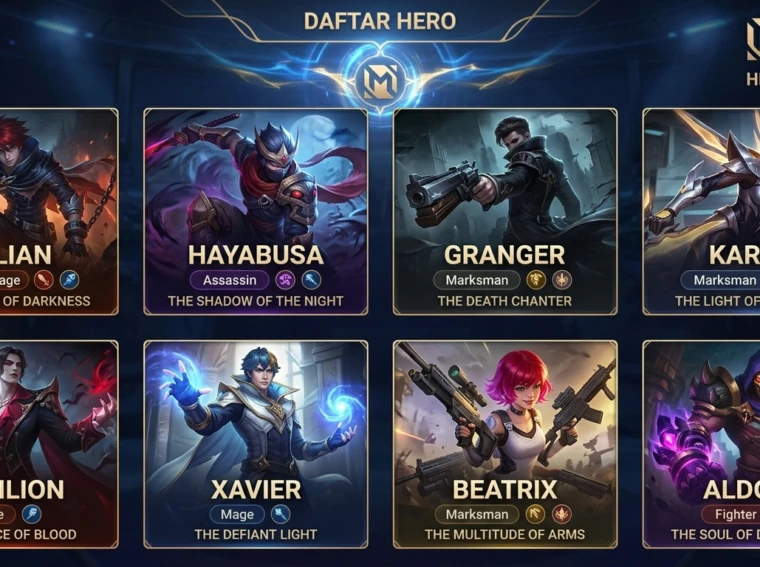
Task: Click Beatrix's Marksman role tag
Action: tap(476, 515)
